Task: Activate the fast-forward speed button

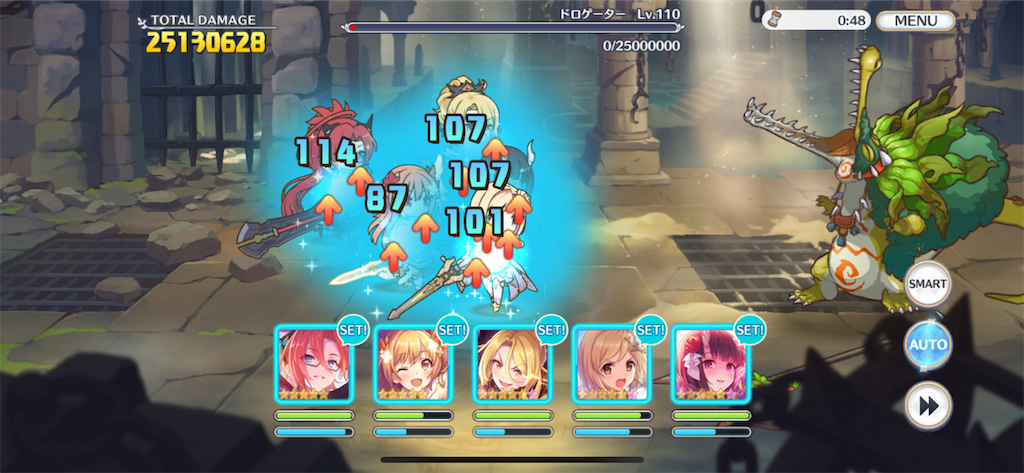Action: (927, 405)
